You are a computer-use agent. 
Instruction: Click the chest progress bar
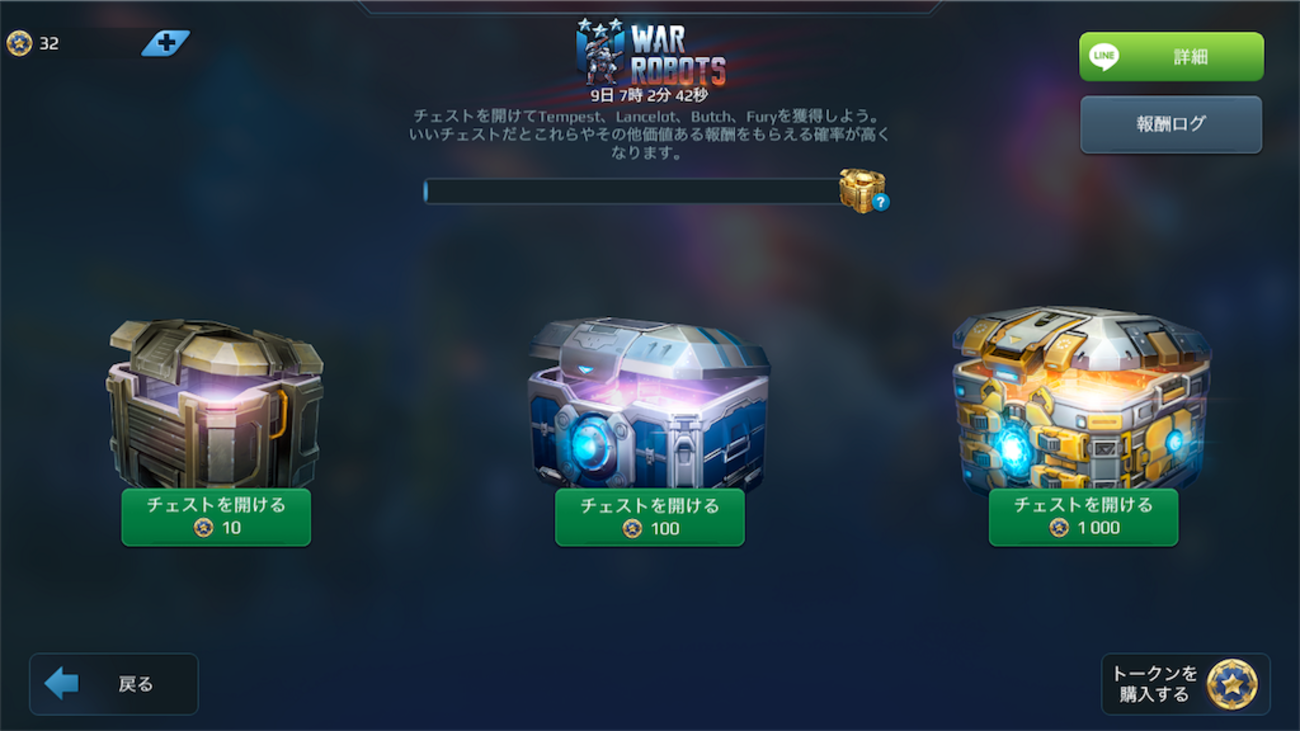[x=630, y=192]
